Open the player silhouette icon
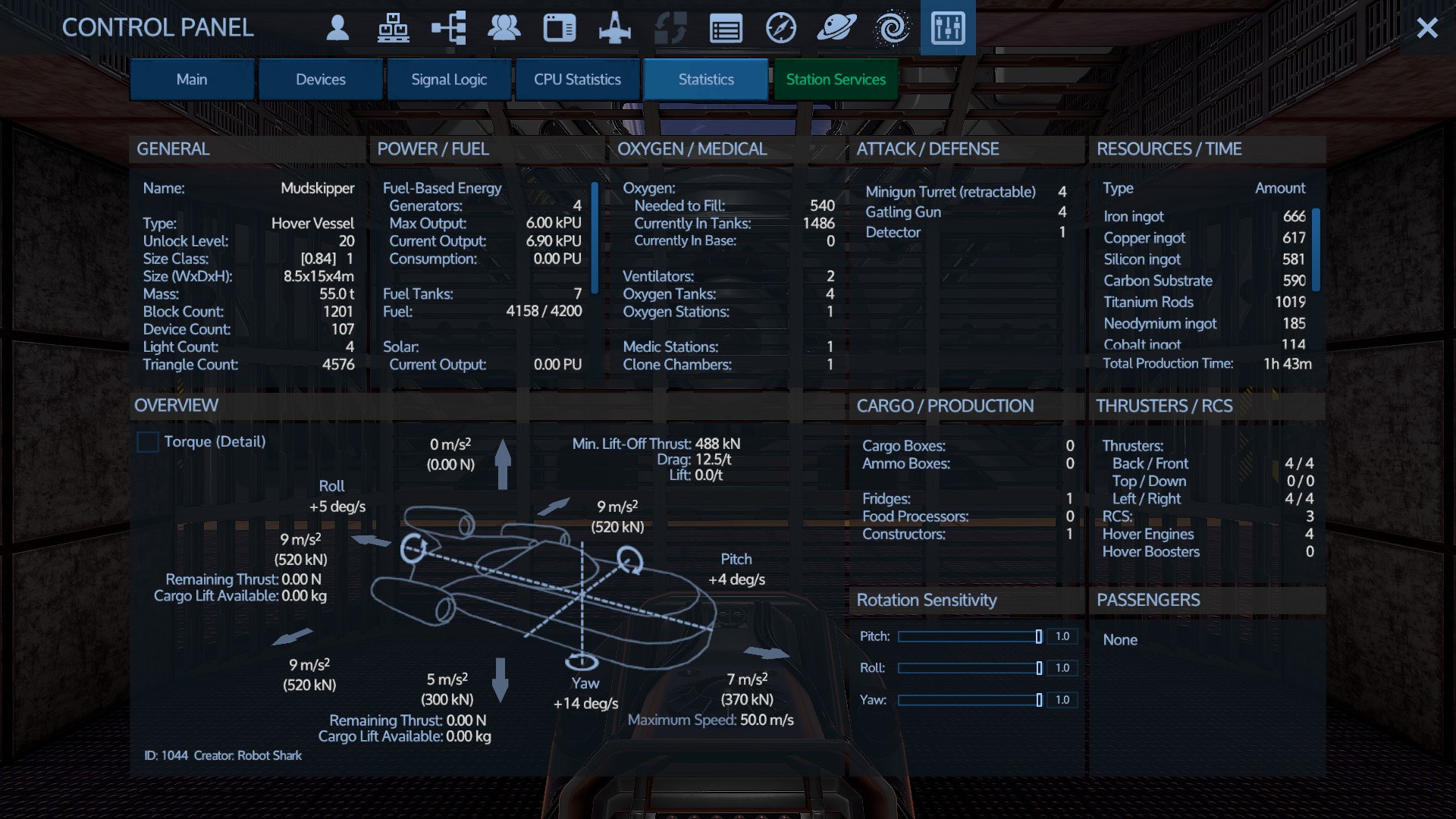Image resolution: width=1456 pixels, height=819 pixels. (x=337, y=28)
